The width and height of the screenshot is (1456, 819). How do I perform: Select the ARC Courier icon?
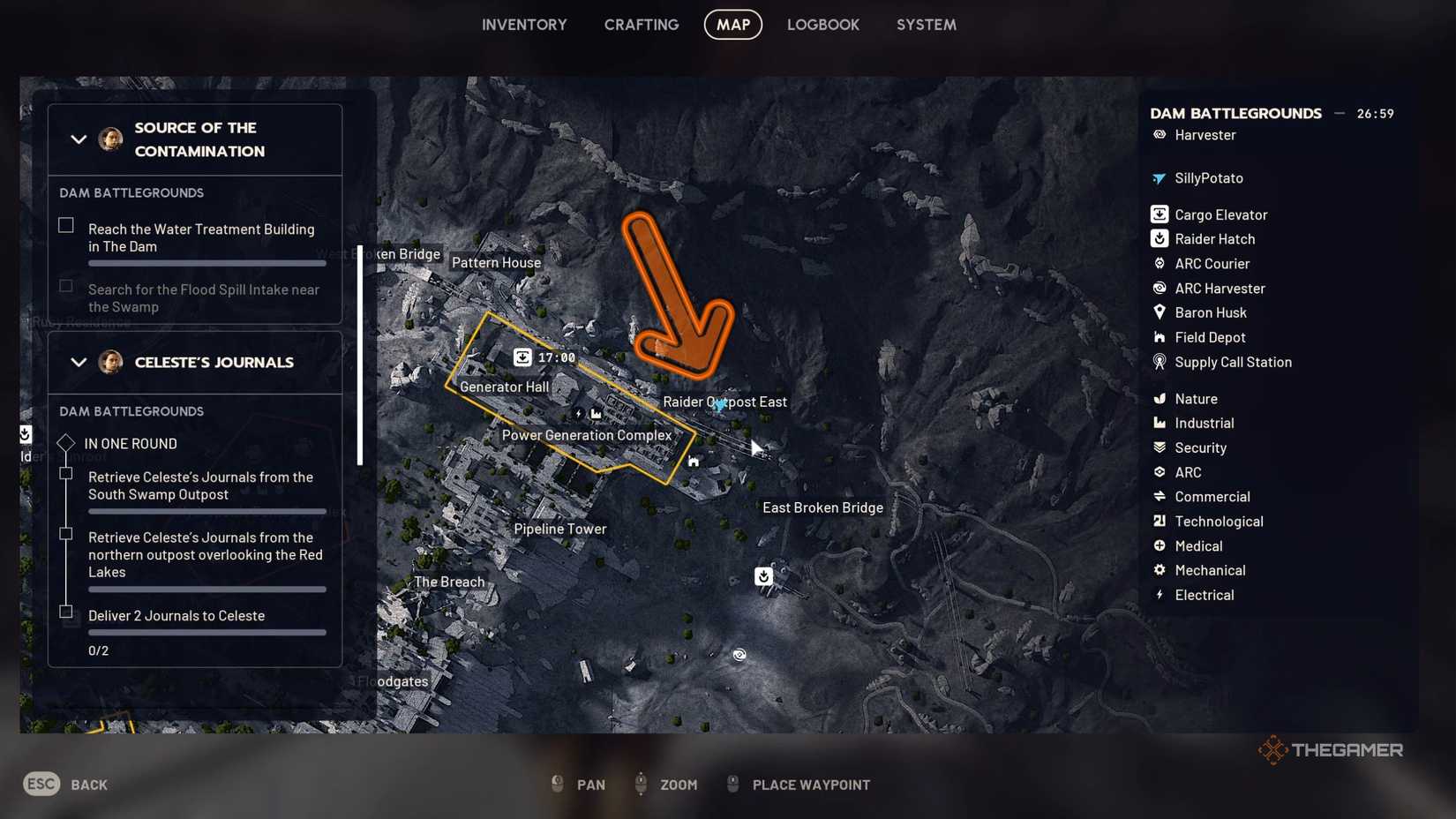coord(1159,263)
